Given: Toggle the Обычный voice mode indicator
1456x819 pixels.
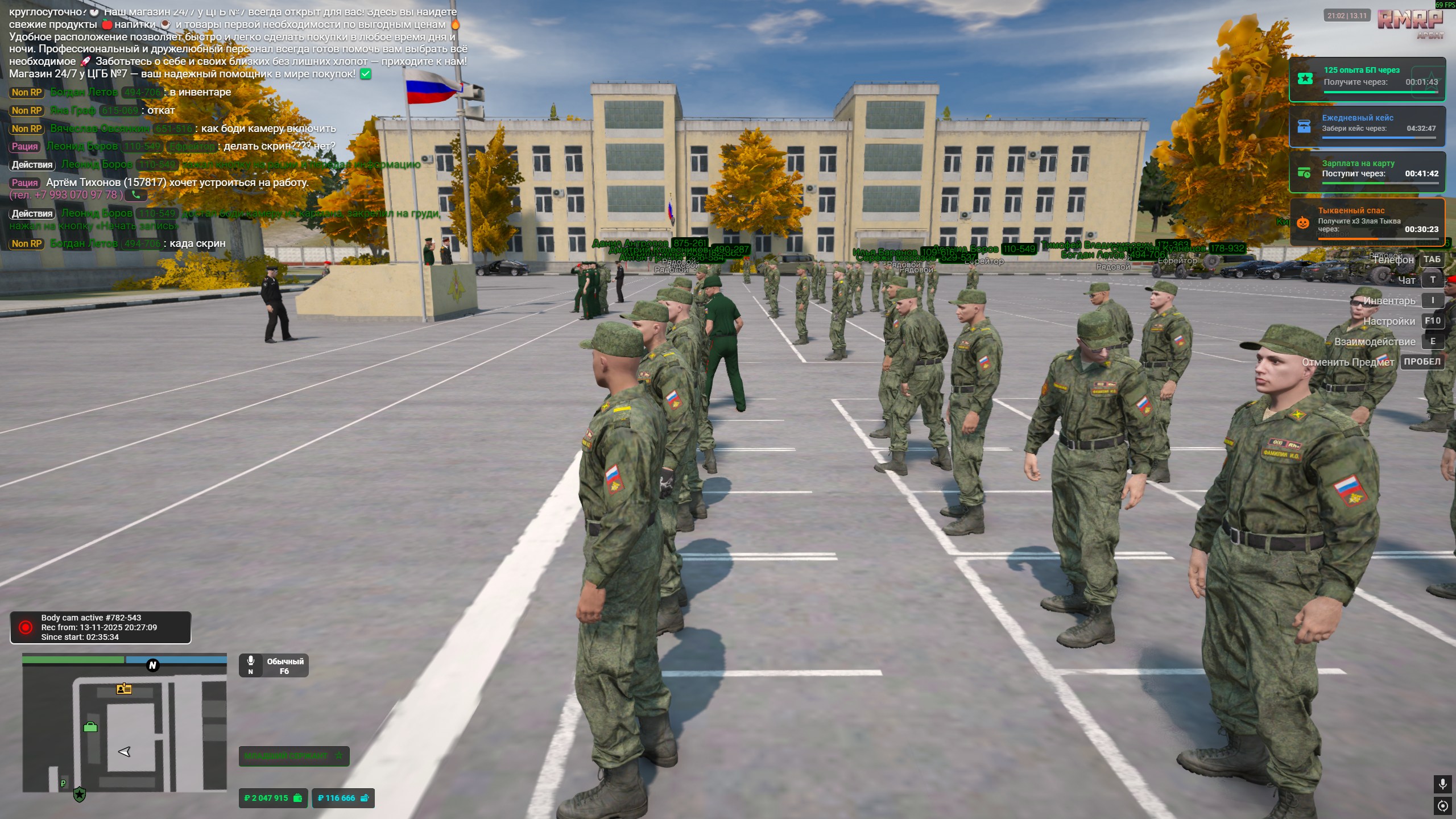Looking at the screenshot, I should 274,666.
